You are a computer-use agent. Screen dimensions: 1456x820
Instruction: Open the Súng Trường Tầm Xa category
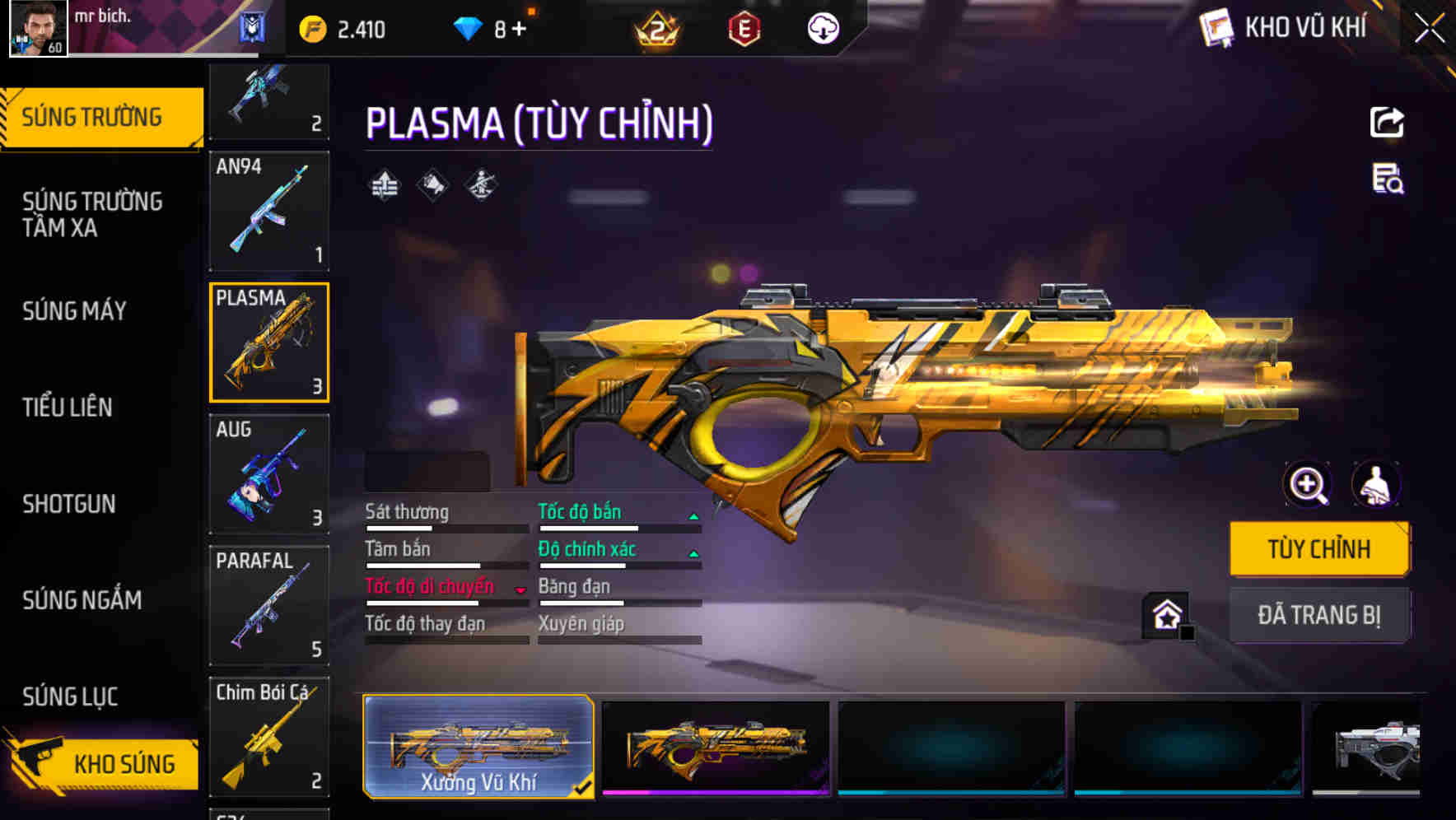pyautogui.click(x=92, y=214)
